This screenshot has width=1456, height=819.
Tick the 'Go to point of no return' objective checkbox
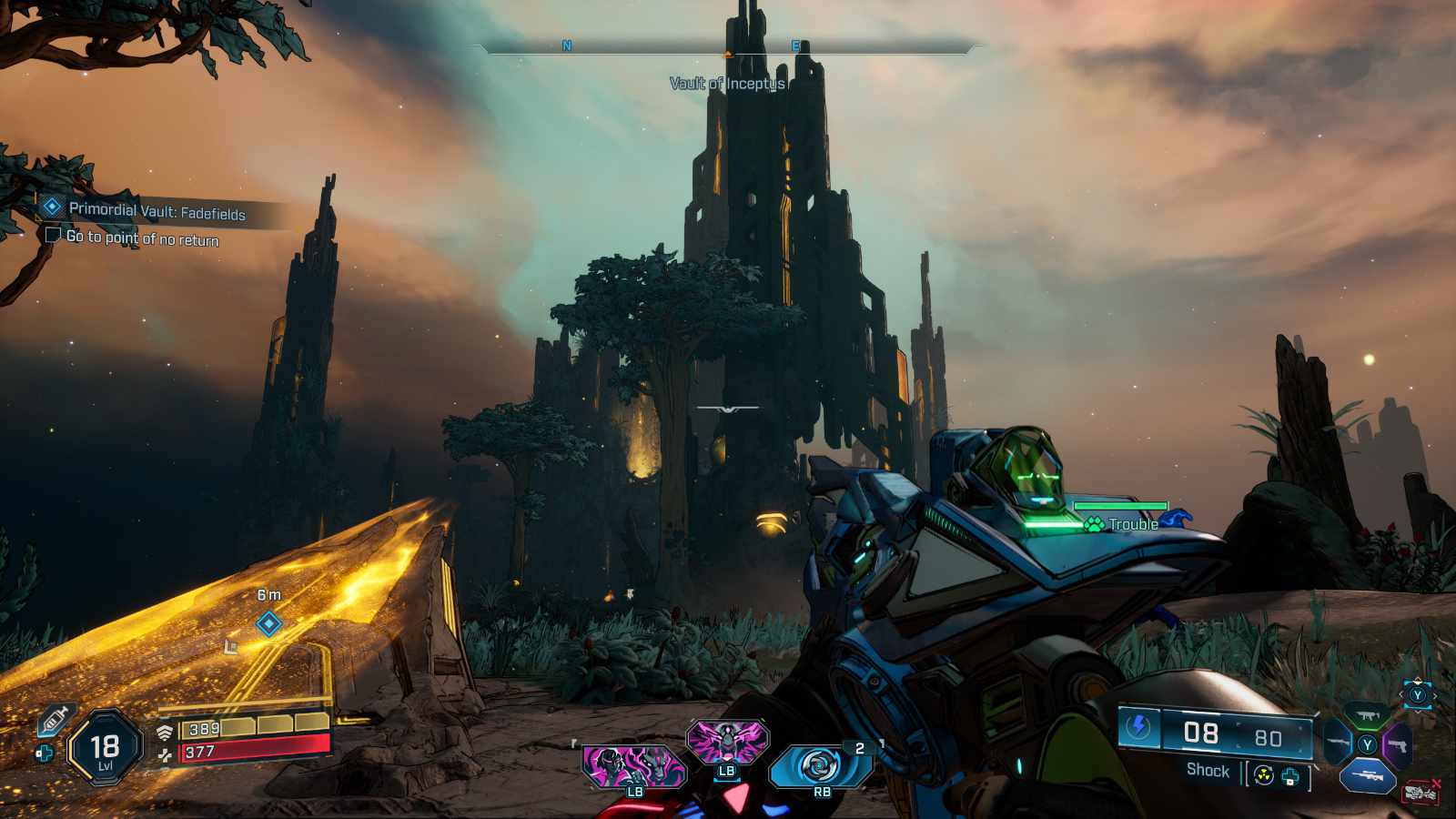click(x=53, y=236)
